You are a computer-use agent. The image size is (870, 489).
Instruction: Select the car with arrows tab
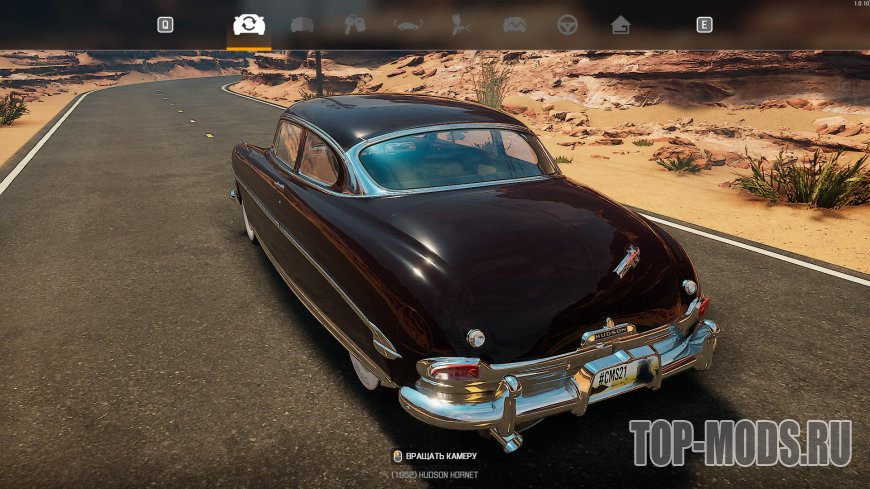point(408,25)
